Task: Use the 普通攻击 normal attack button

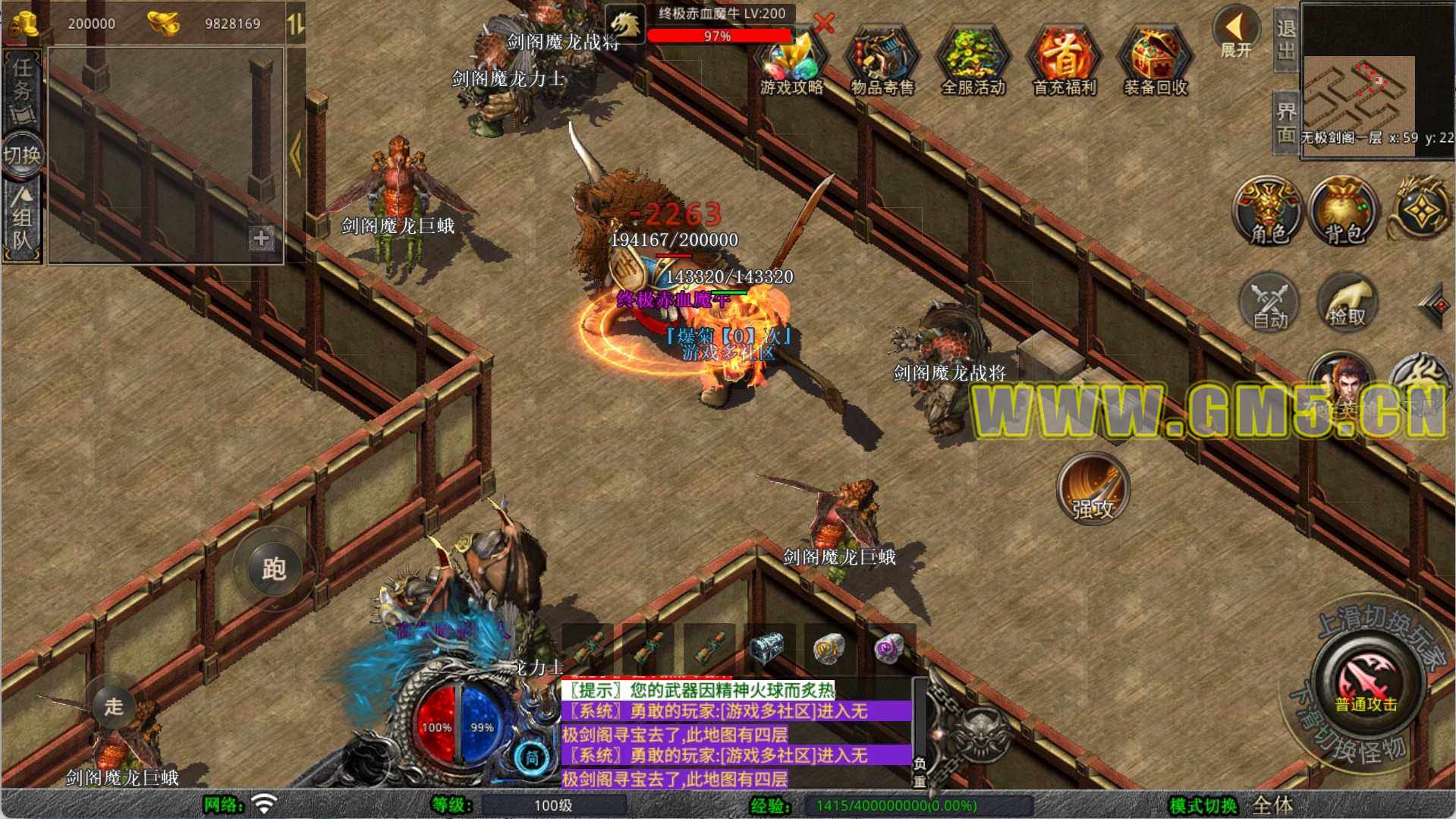Action: pos(1366,681)
